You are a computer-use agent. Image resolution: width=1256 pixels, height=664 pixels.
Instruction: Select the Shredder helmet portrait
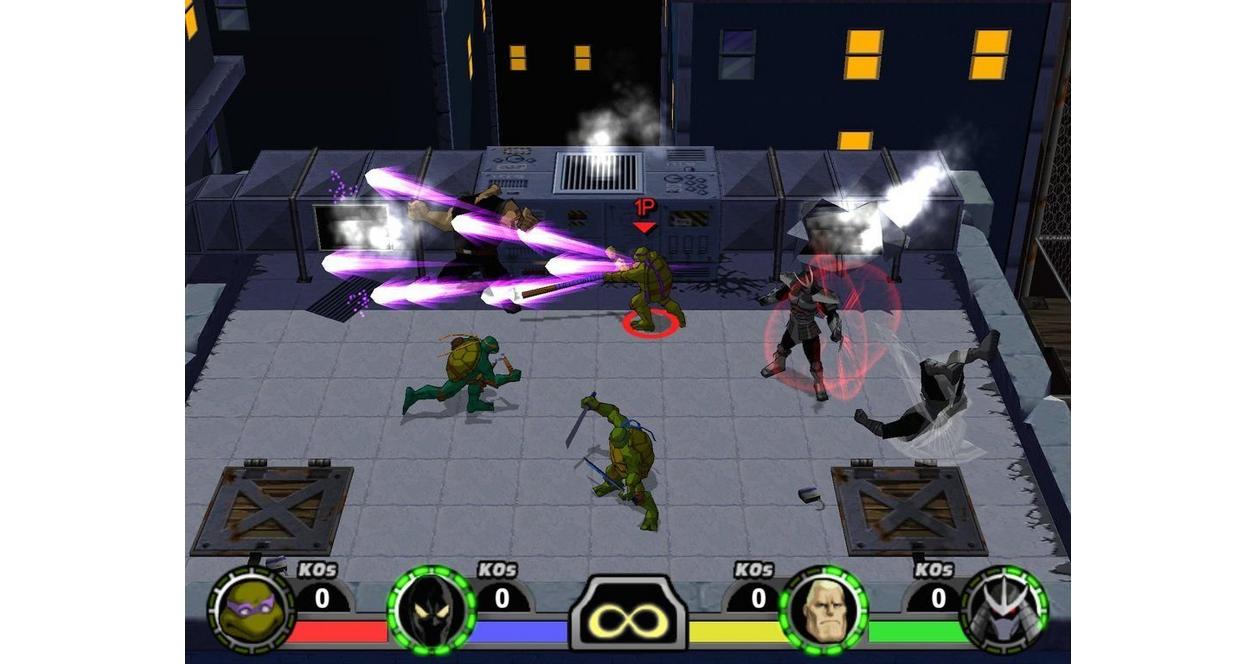[x=1003, y=609]
